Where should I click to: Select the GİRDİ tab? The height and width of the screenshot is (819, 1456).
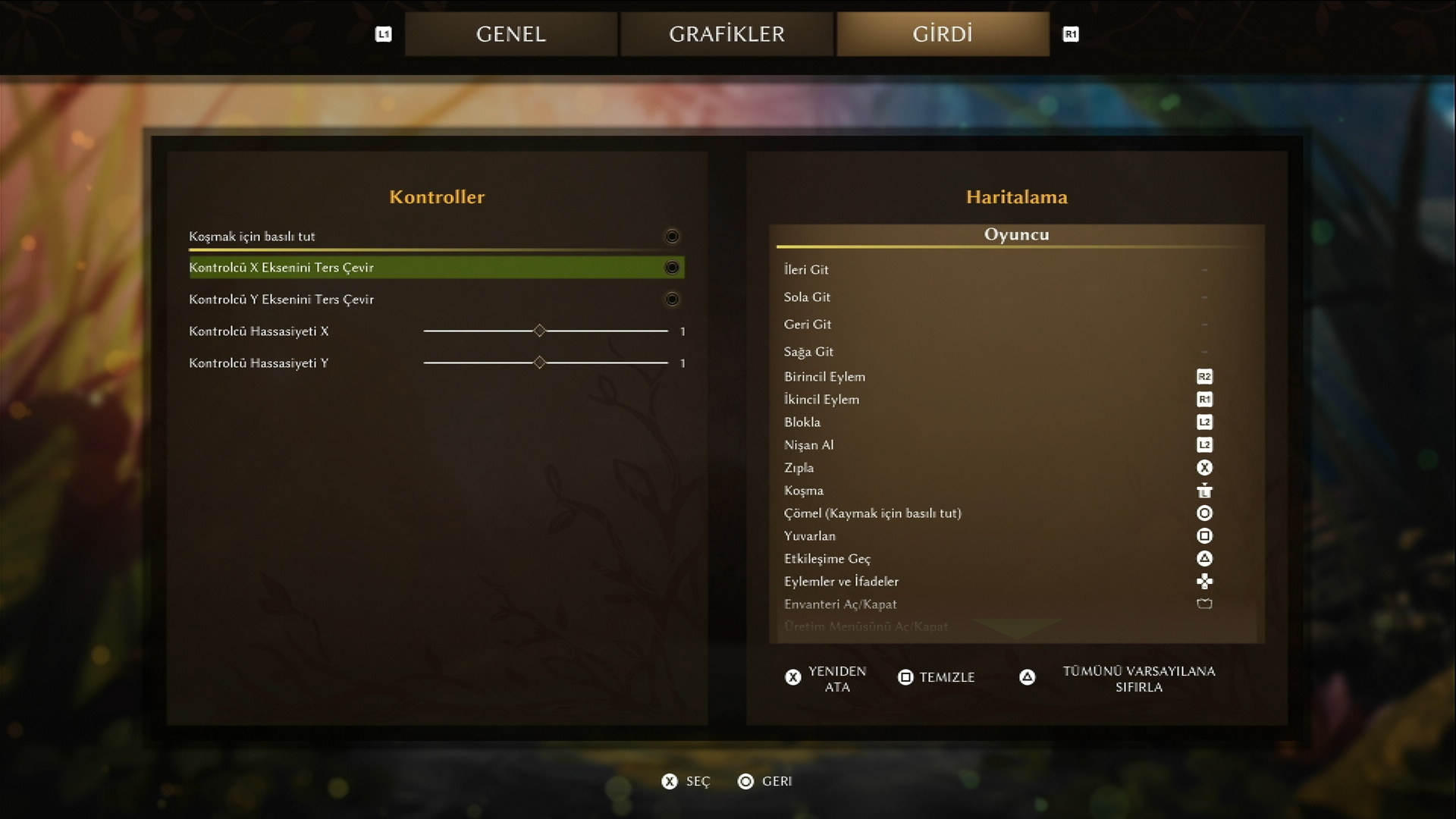pos(943,34)
